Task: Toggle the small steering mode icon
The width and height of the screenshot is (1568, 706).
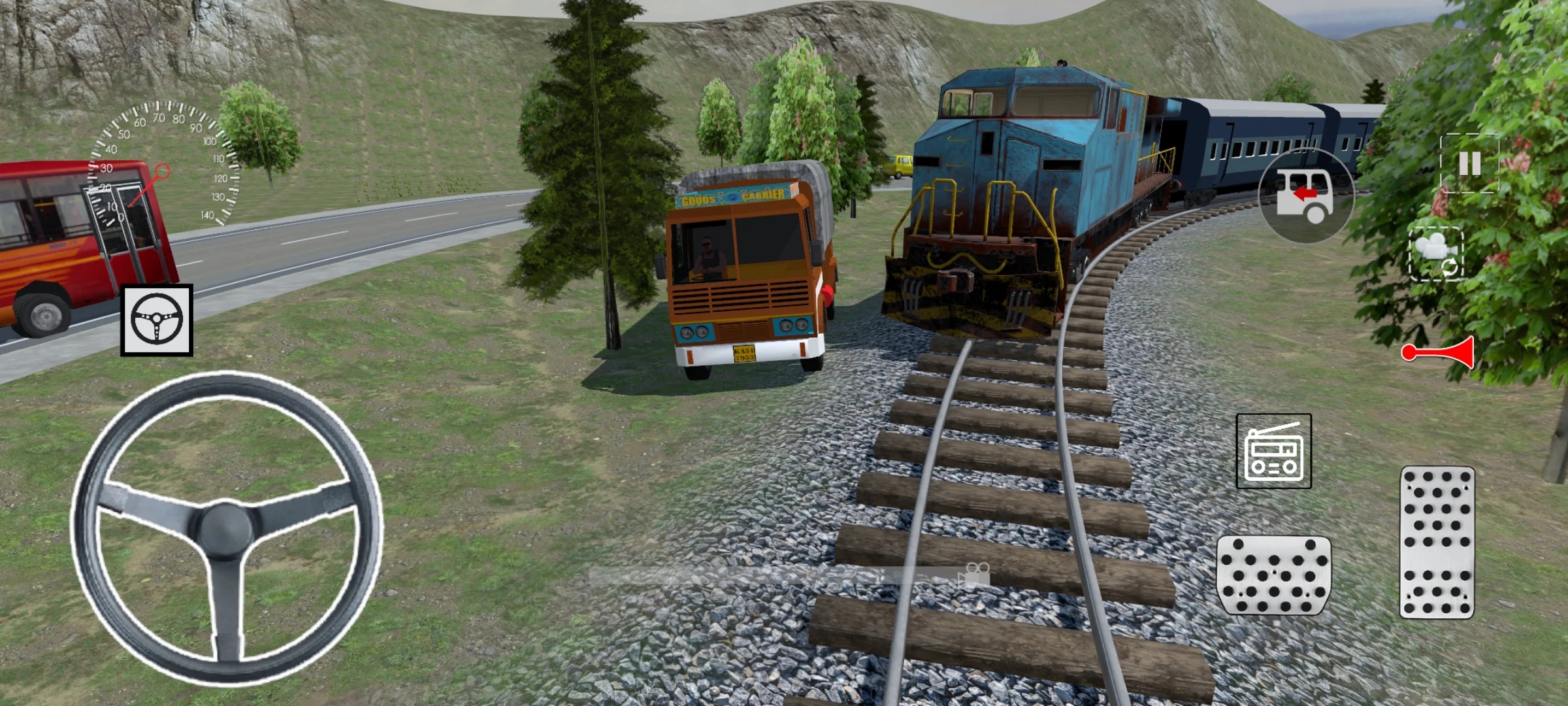Action: tap(157, 320)
